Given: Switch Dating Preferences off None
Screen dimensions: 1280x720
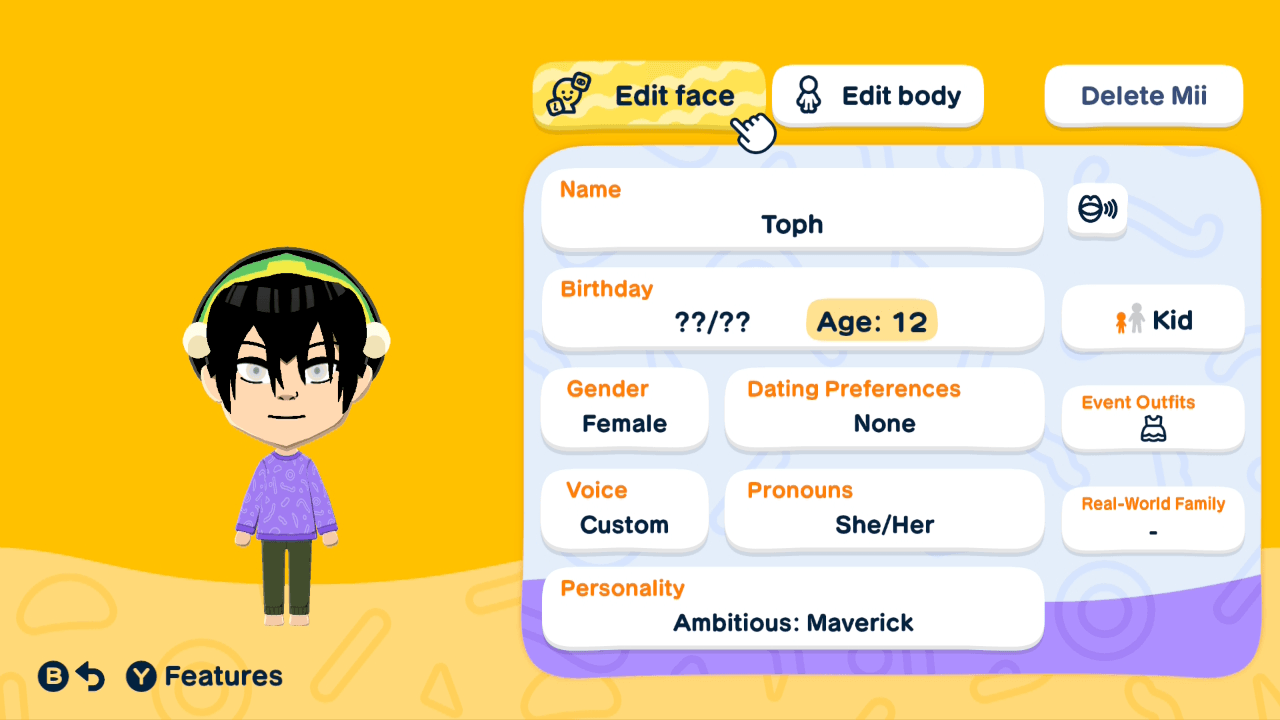Looking at the screenshot, I should coord(884,408).
